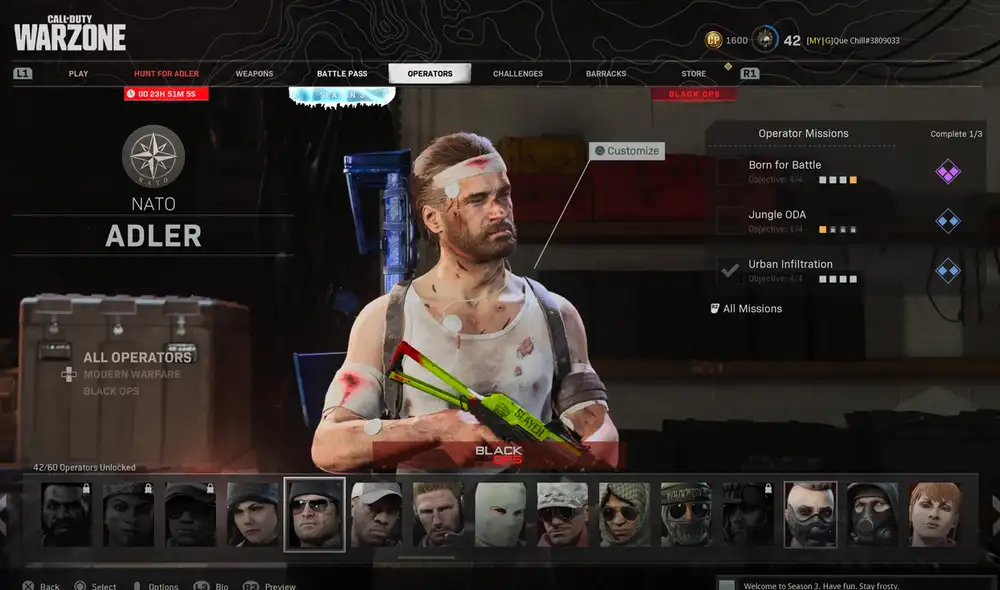Switch to Hunt for Adler tab

click(166, 74)
